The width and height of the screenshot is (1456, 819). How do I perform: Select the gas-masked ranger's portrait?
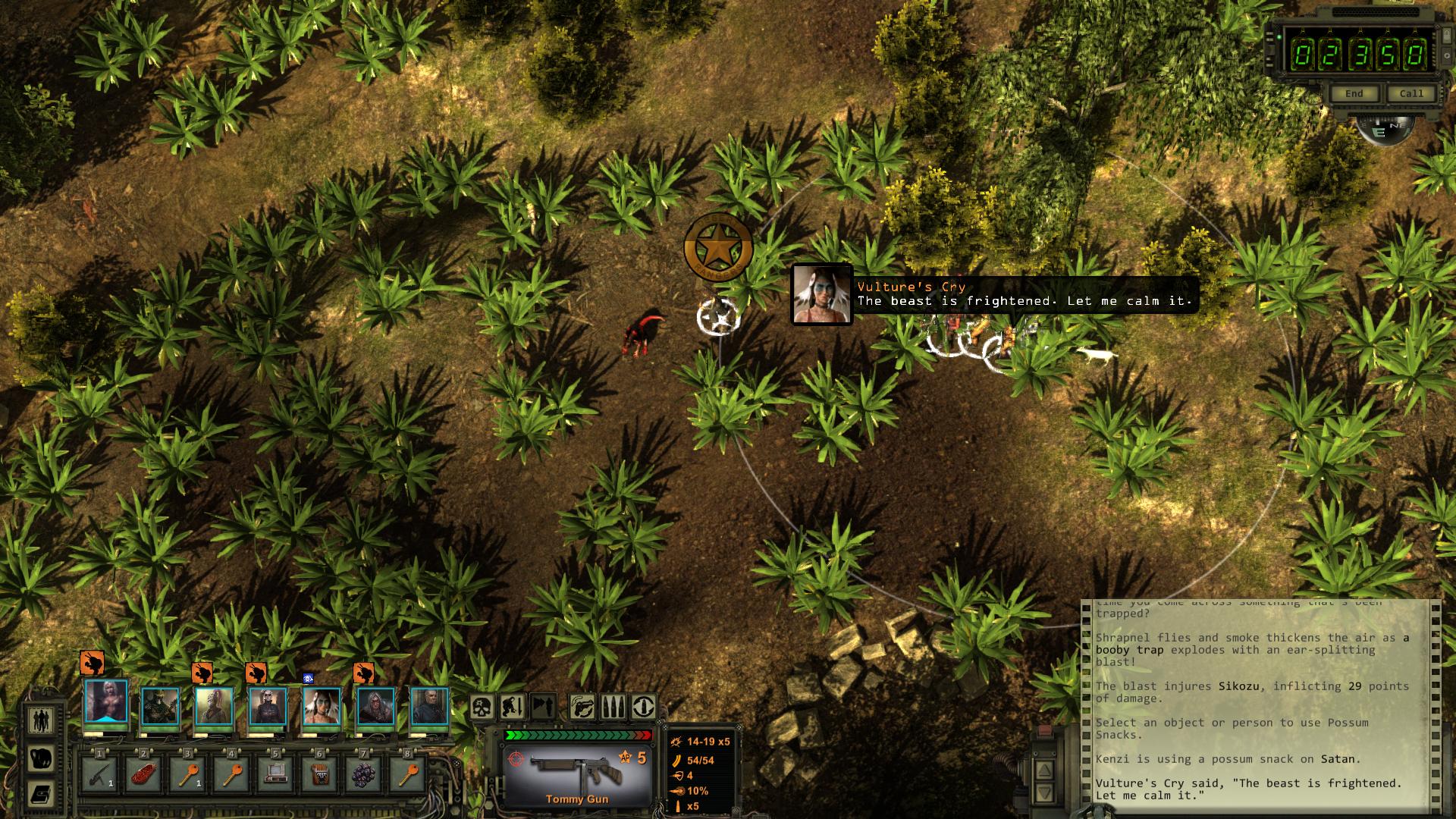point(160,705)
